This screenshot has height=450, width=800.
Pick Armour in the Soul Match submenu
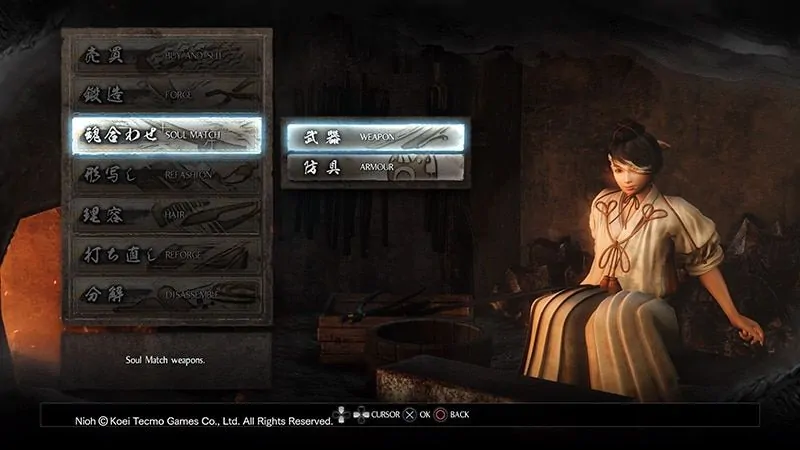tap(376, 168)
